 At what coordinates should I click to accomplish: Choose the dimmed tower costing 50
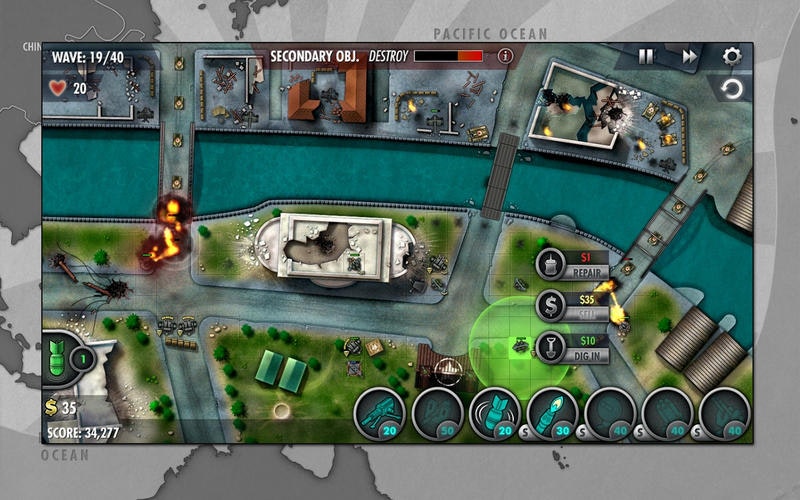pyautogui.click(x=438, y=413)
